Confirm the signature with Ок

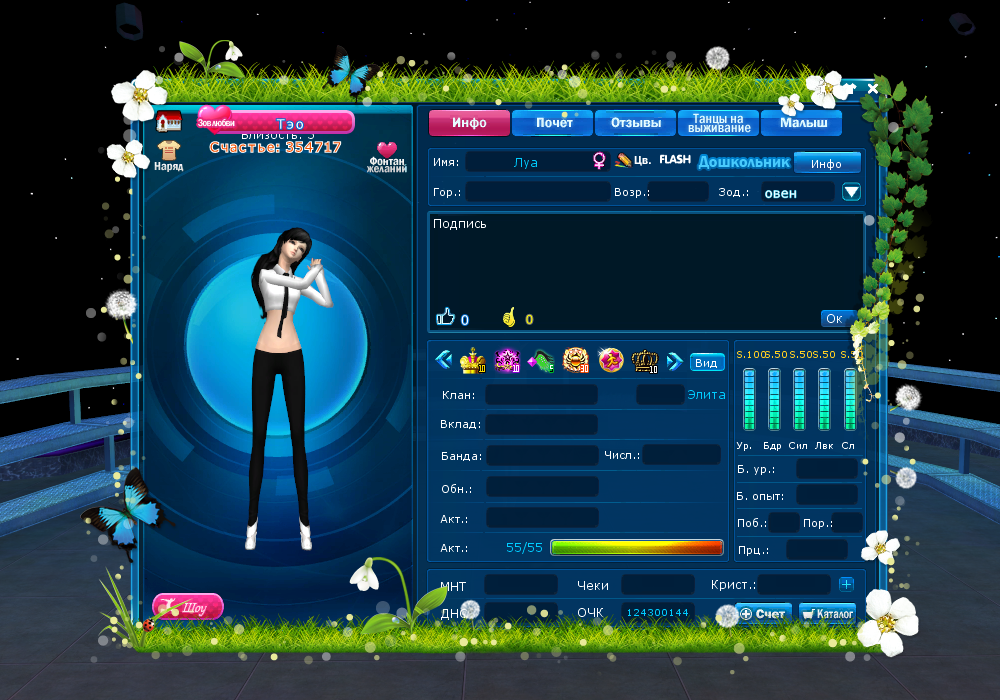pyautogui.click(x=836, y=318)
